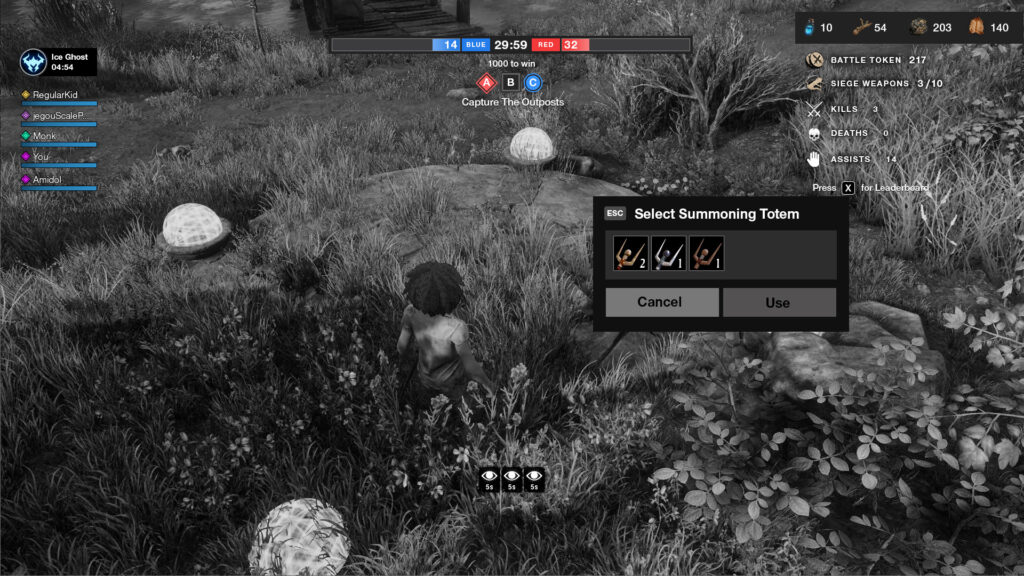Select the blue outpost C marker
The height and width of the screenshot is (576, 1024).
coord(533,83)
